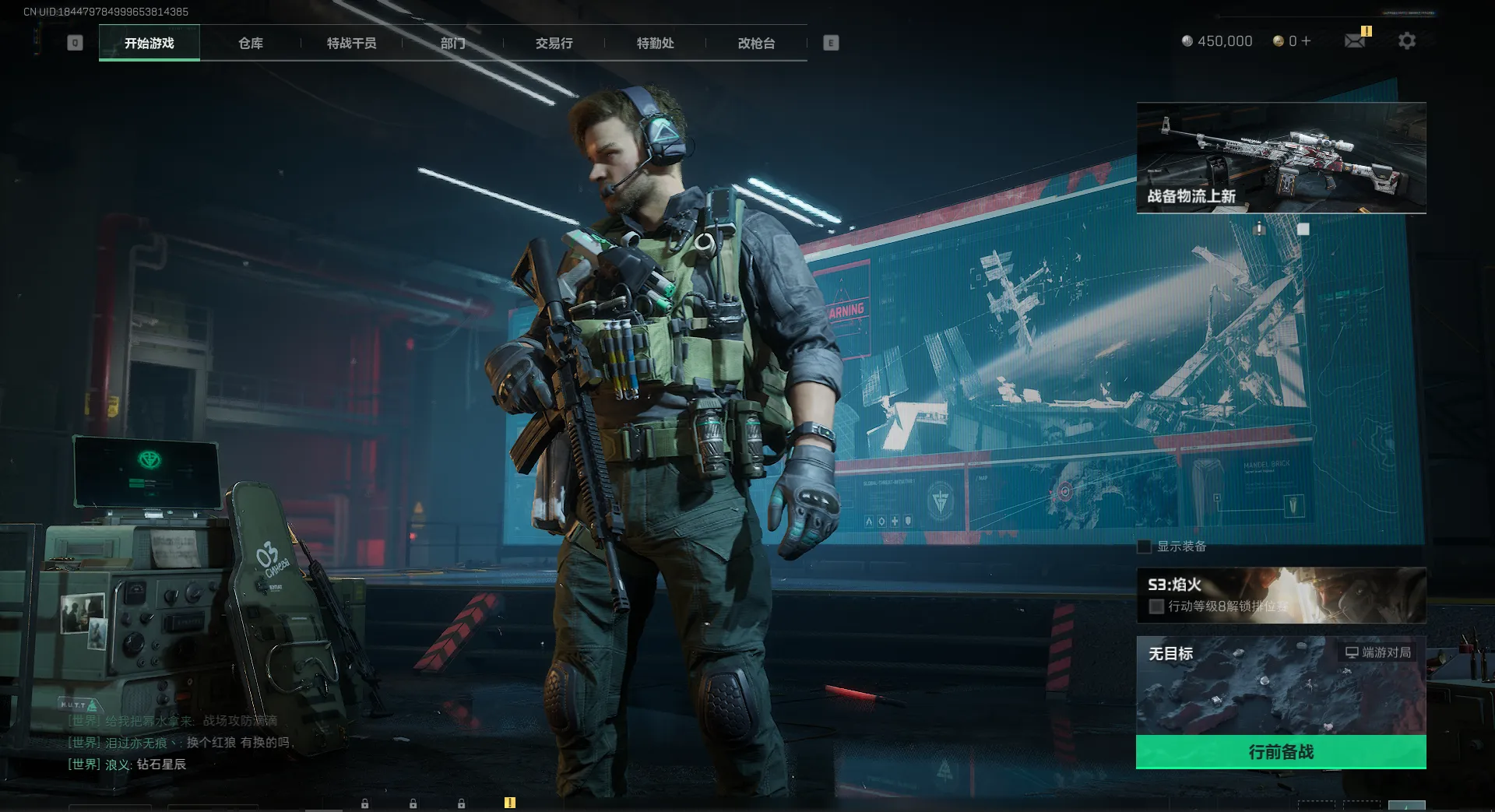Switch to the 特勤处 tab
1495x812 pixels.
656,43
